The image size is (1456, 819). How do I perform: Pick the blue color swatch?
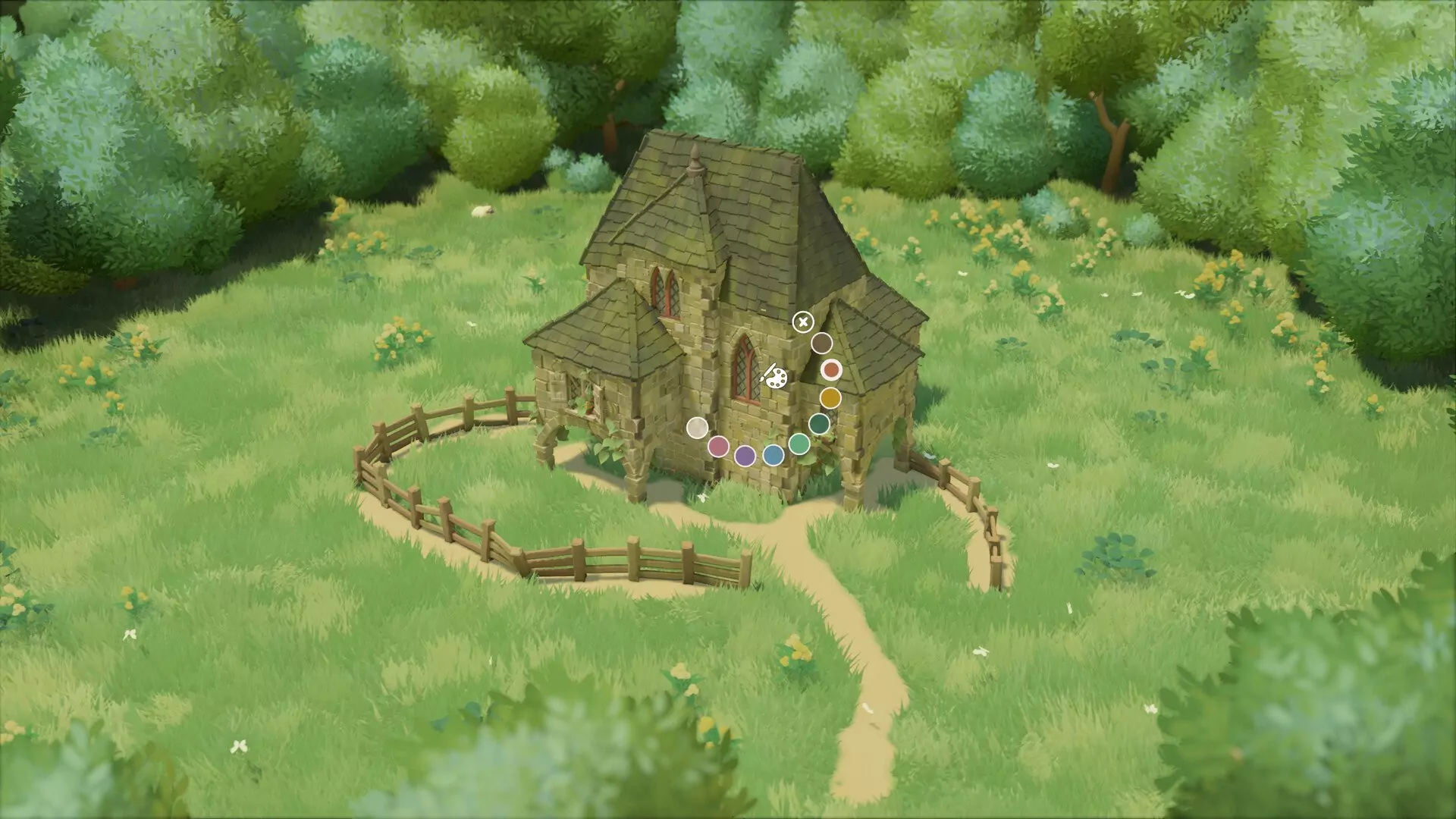773,456
